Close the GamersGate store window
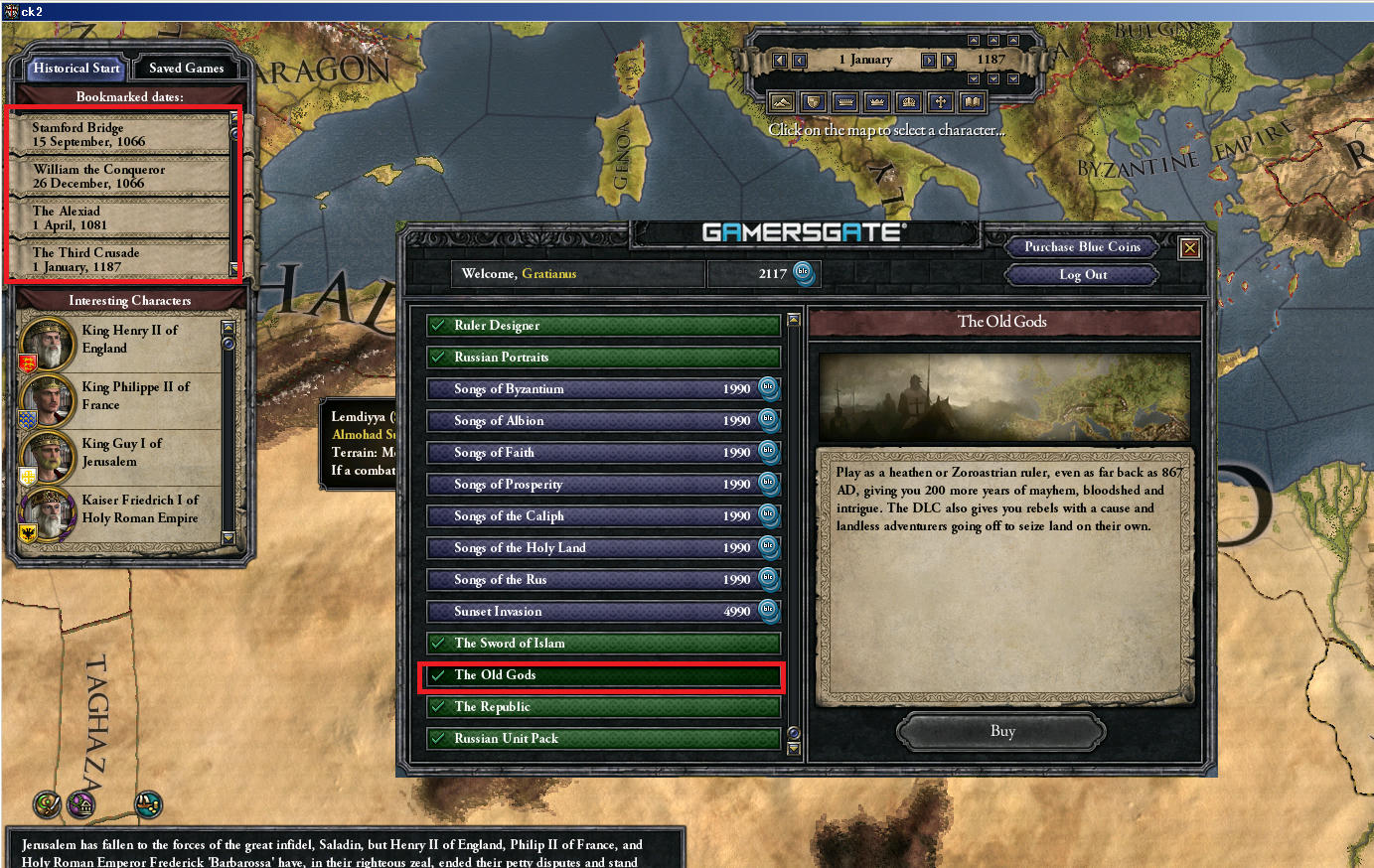Image resolution: width=1374 pixels, height=868 pixels. [1189, 248]
